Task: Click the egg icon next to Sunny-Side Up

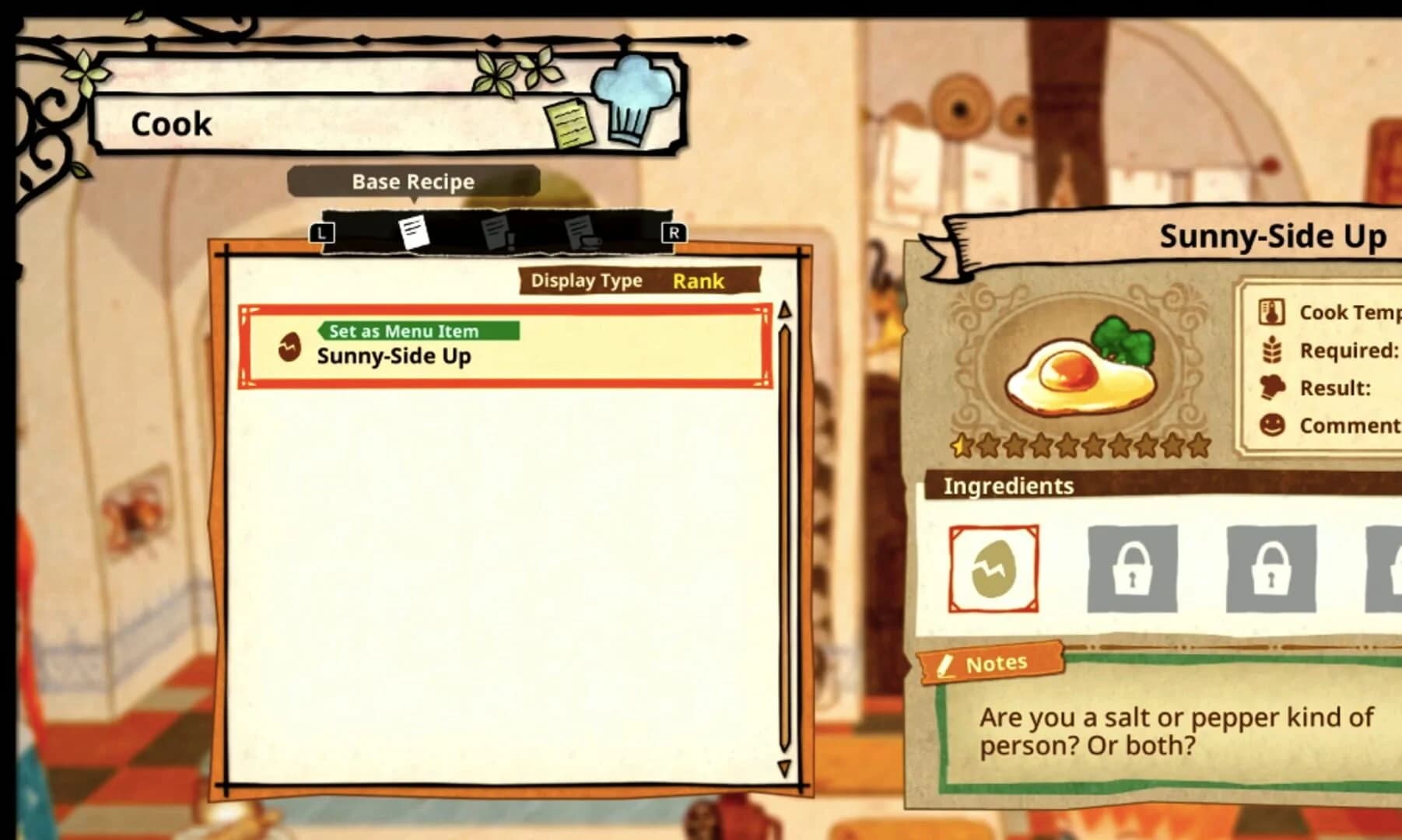Action: click(x=291, y=347)
